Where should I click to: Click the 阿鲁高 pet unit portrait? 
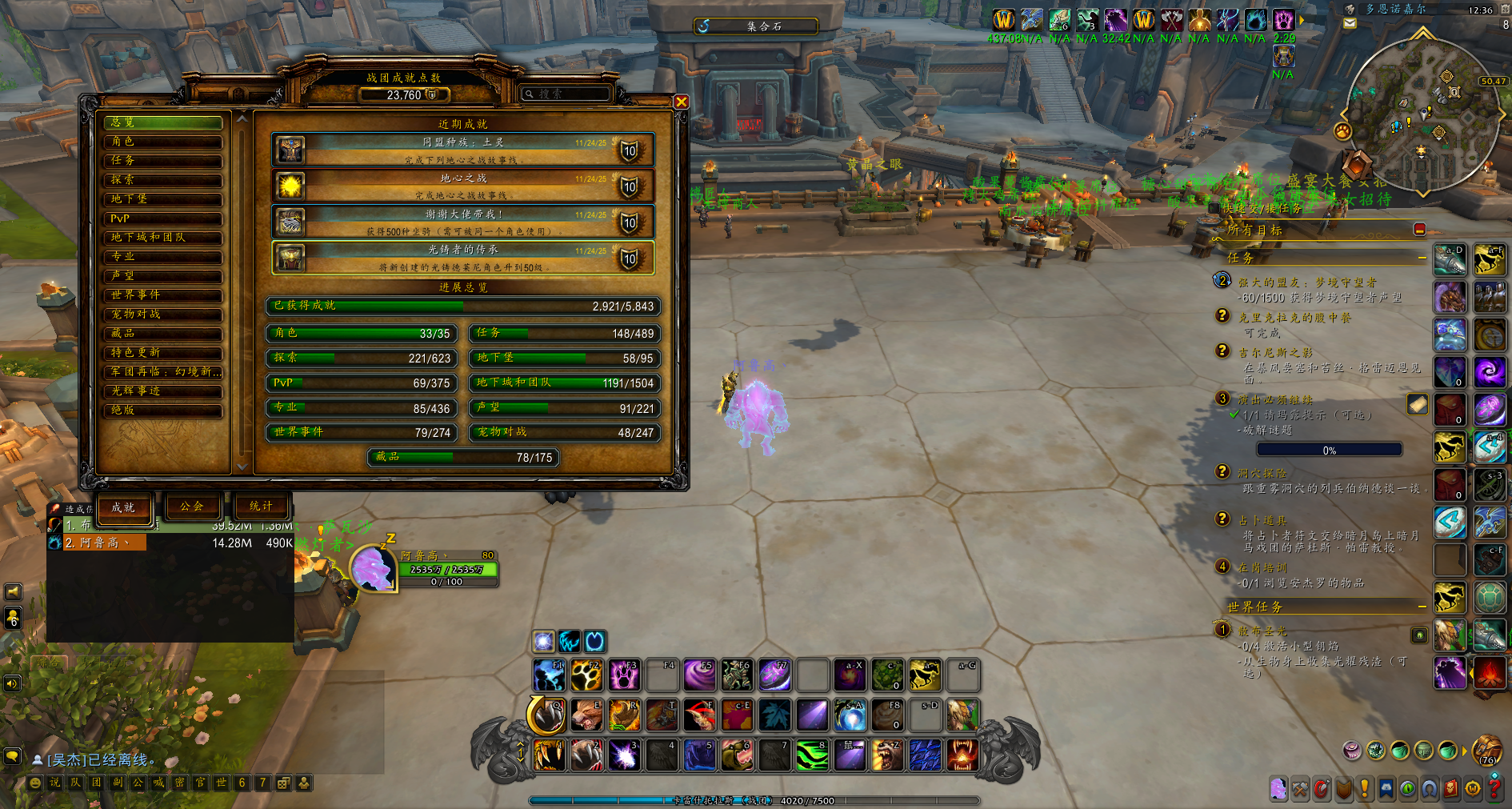372,569
